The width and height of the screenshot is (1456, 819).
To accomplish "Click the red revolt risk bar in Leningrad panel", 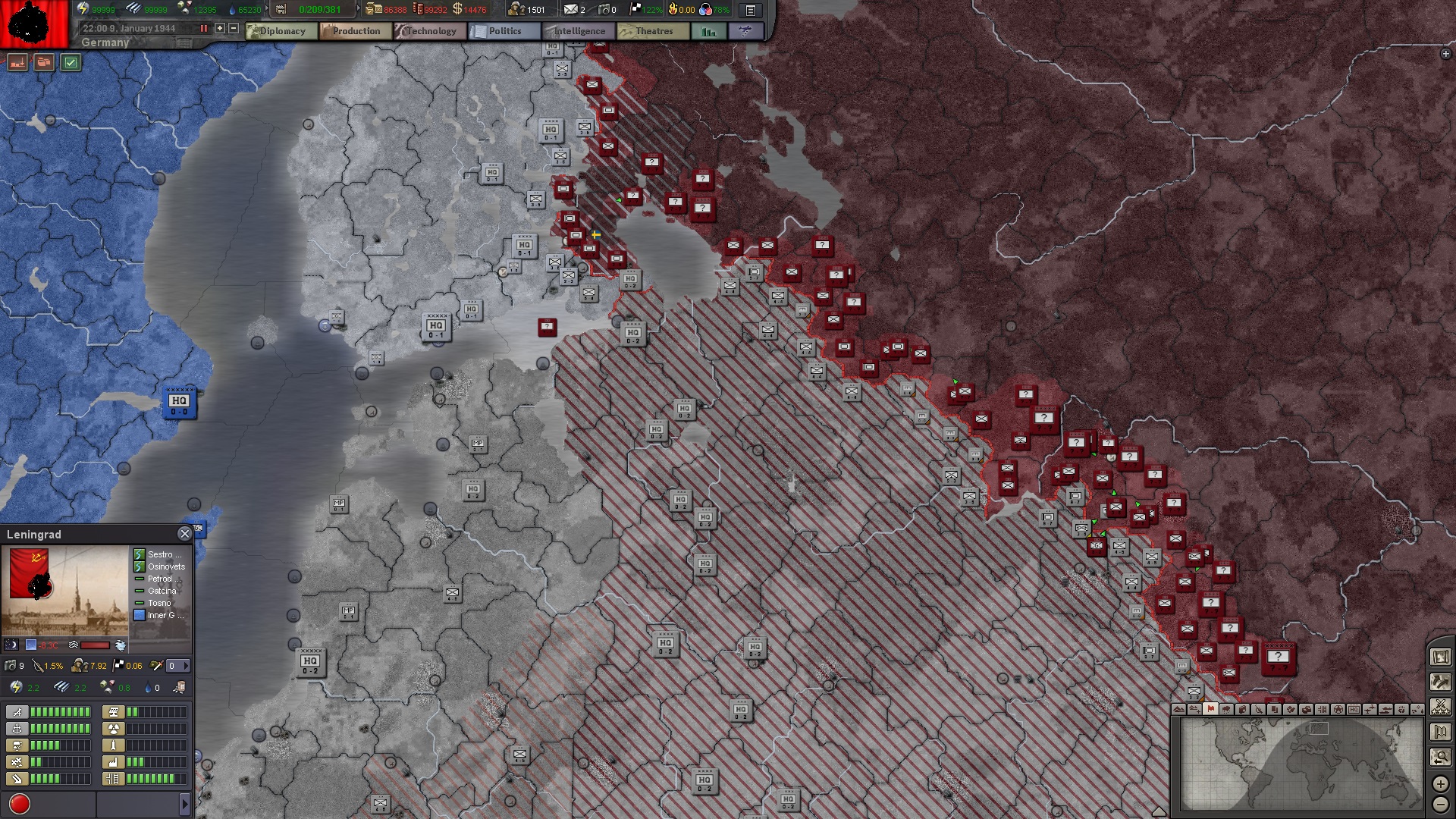I will (x=94, y=644).
